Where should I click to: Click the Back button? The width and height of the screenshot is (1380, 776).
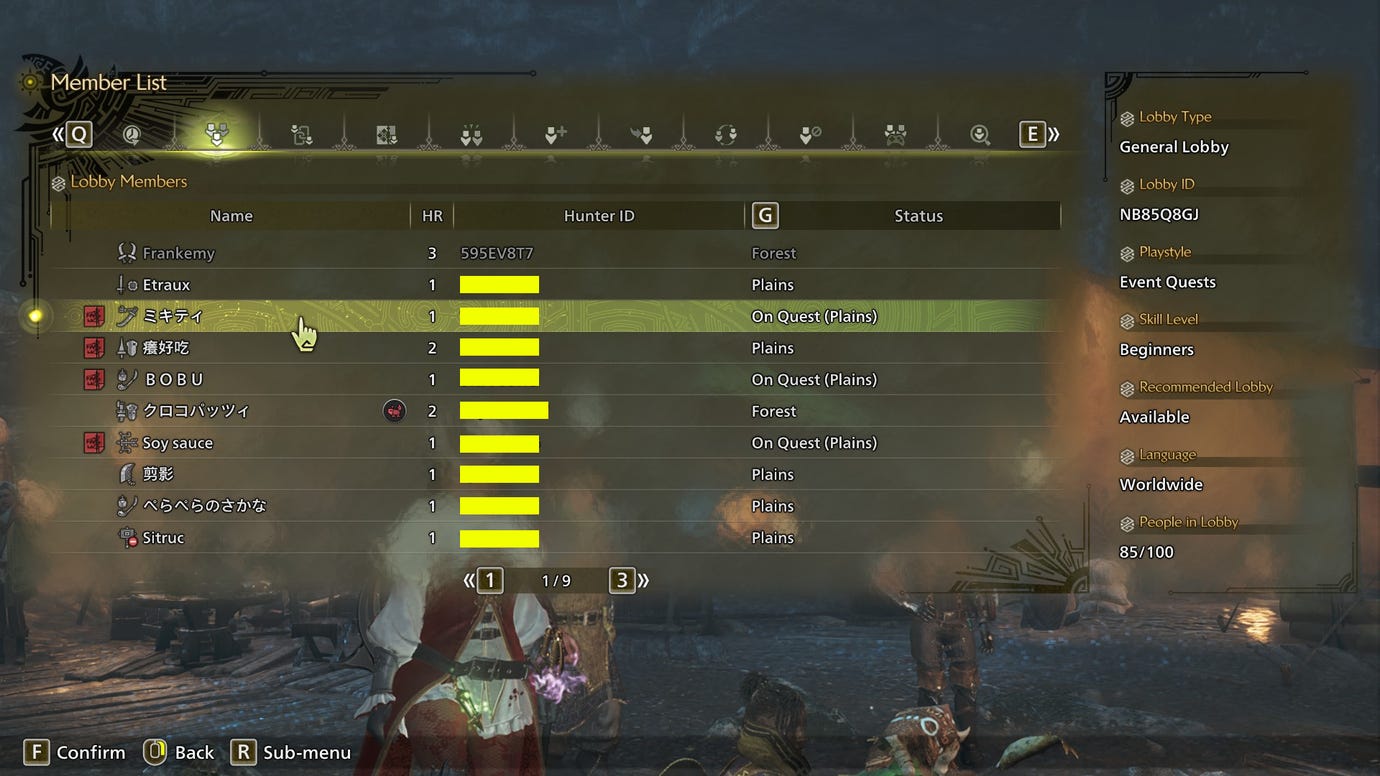pyautogui.click(x=179, y=752)
